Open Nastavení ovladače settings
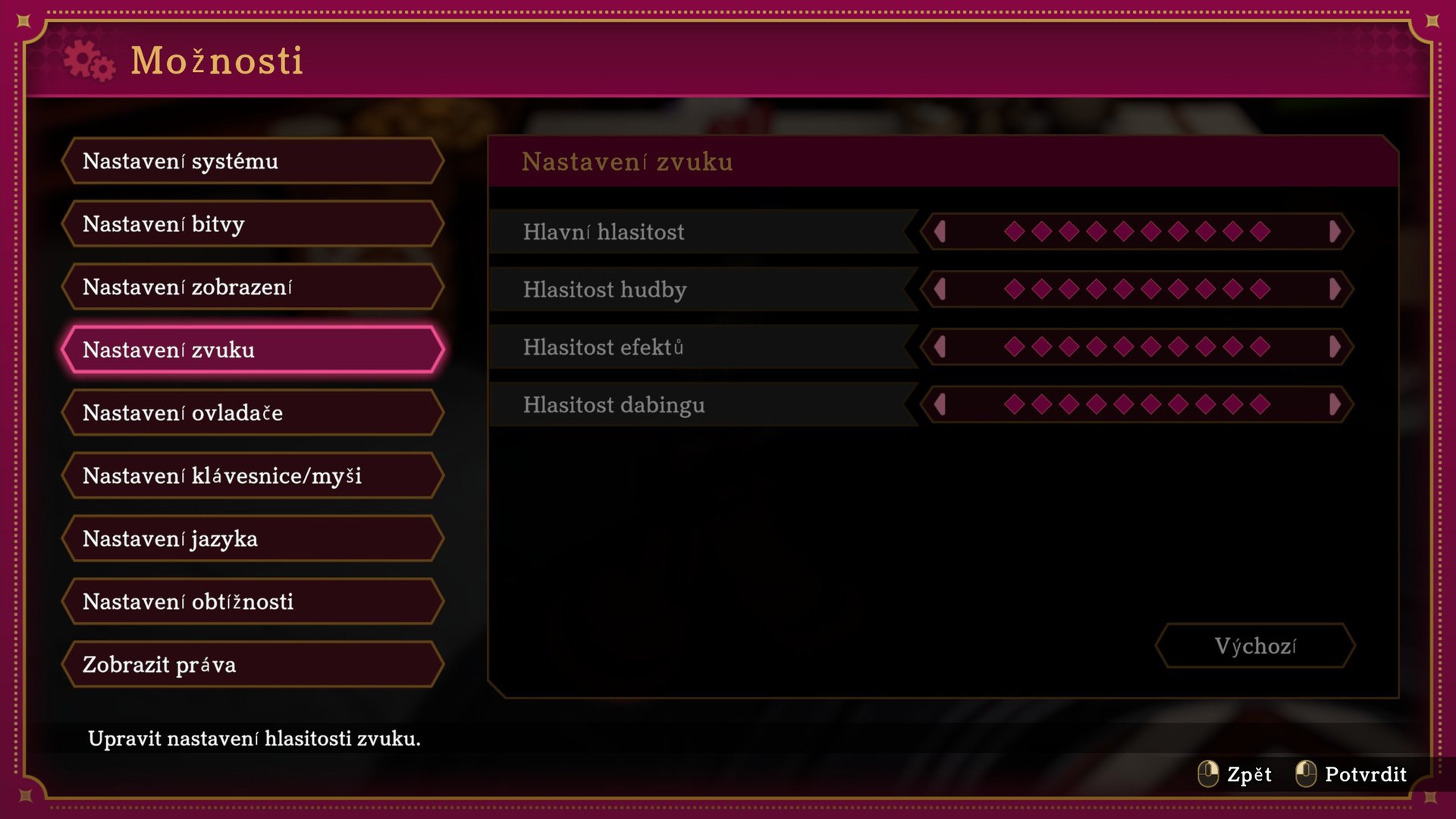 (254, 413)
